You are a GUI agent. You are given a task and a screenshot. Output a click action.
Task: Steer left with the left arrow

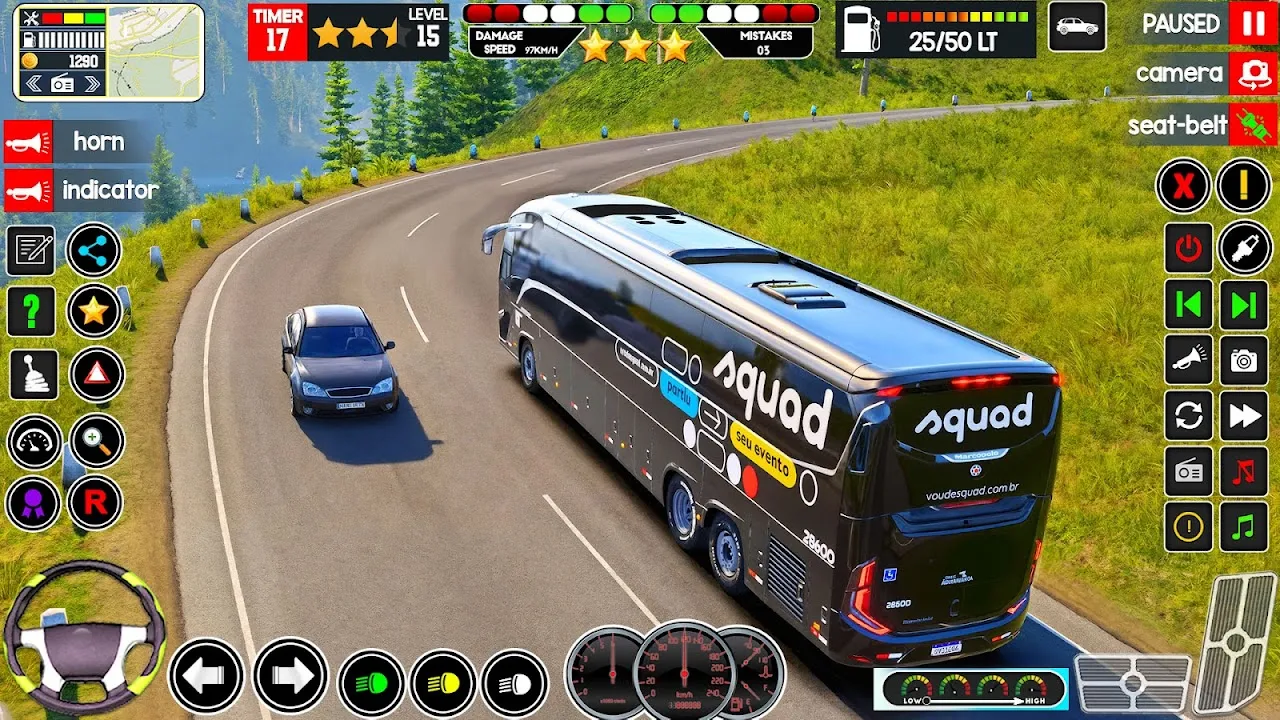[x=205, y=676]
